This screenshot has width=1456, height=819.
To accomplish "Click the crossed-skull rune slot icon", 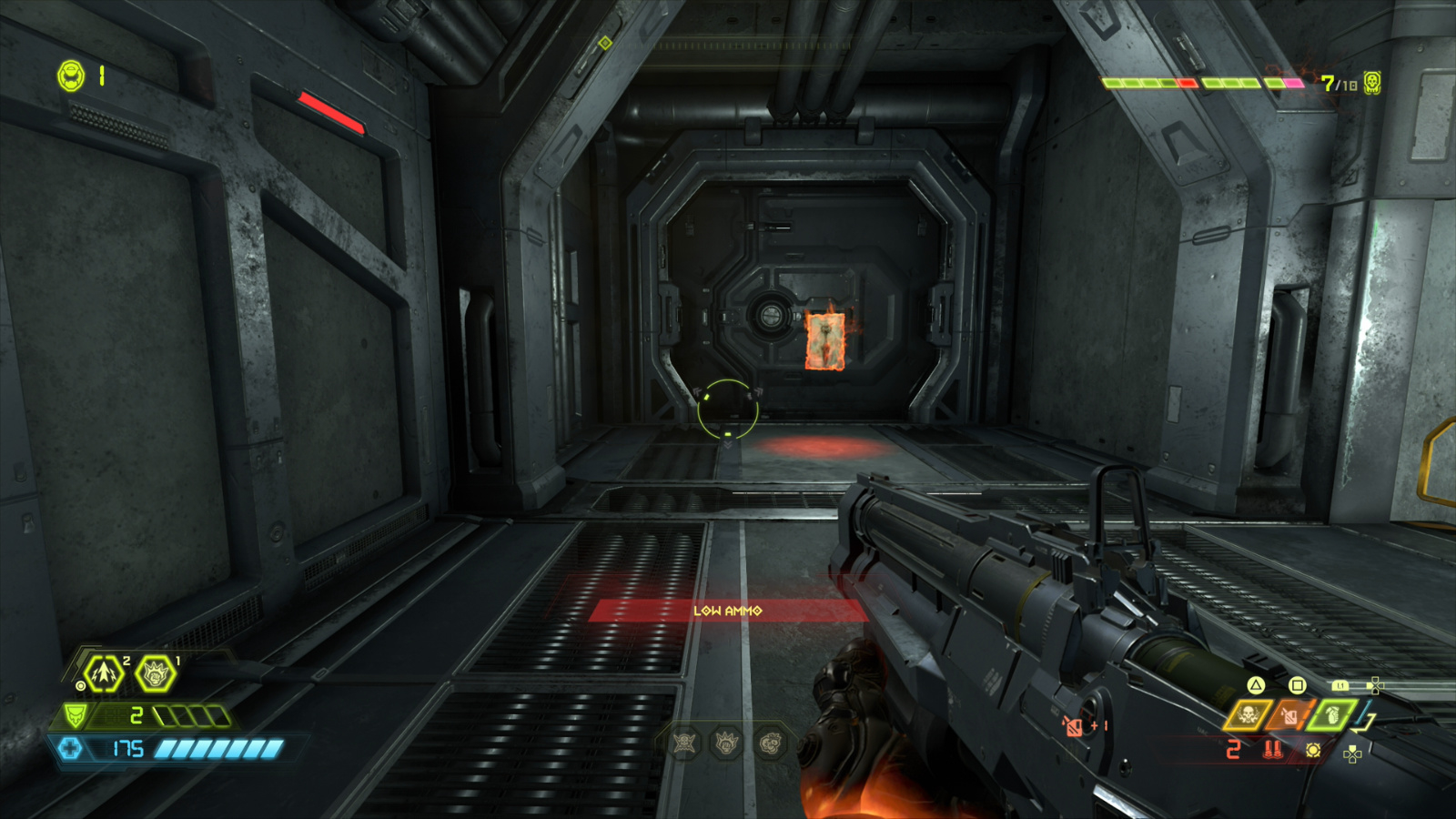I will 684,743.
